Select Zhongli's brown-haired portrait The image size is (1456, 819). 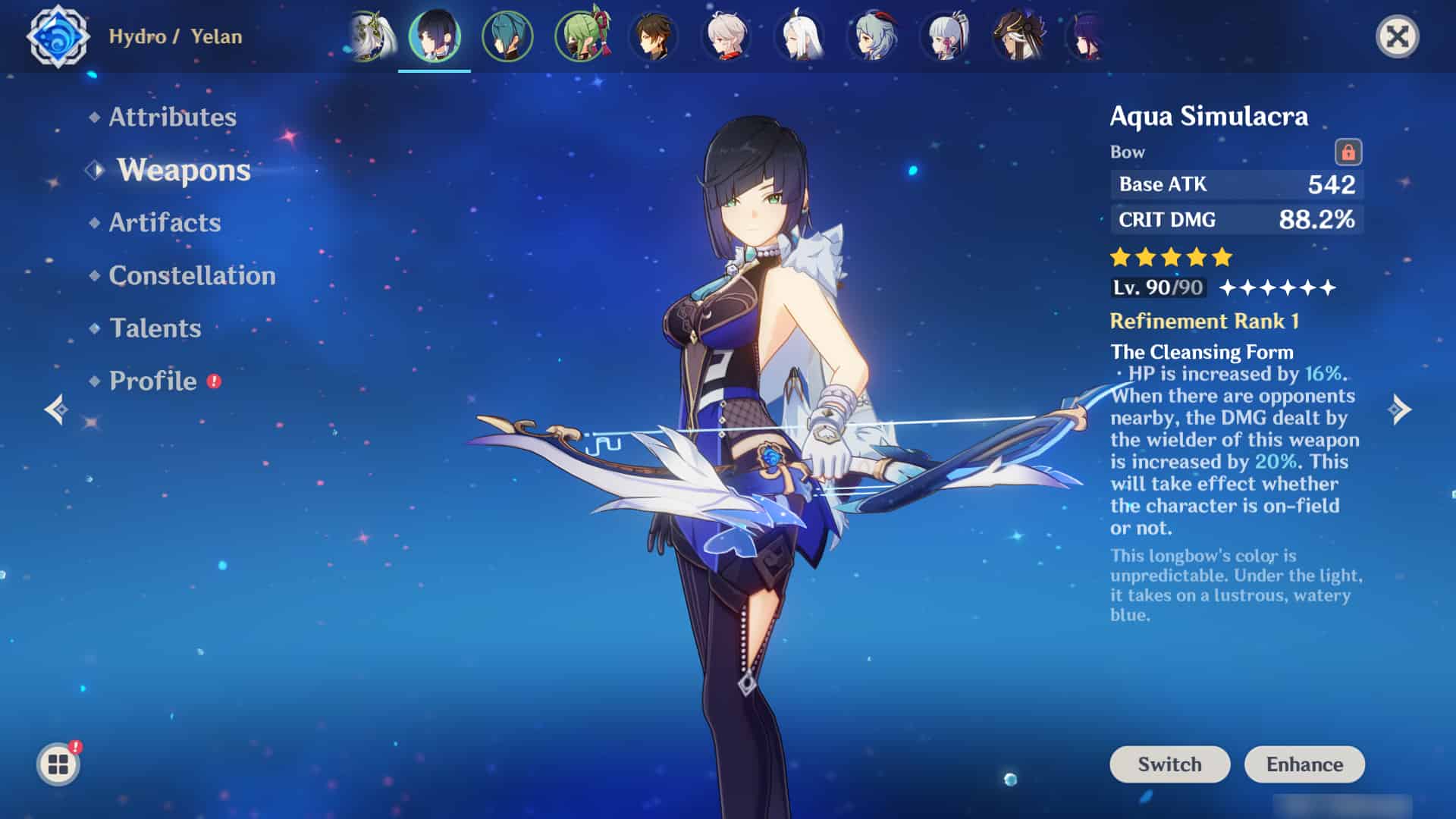(654, 36)
